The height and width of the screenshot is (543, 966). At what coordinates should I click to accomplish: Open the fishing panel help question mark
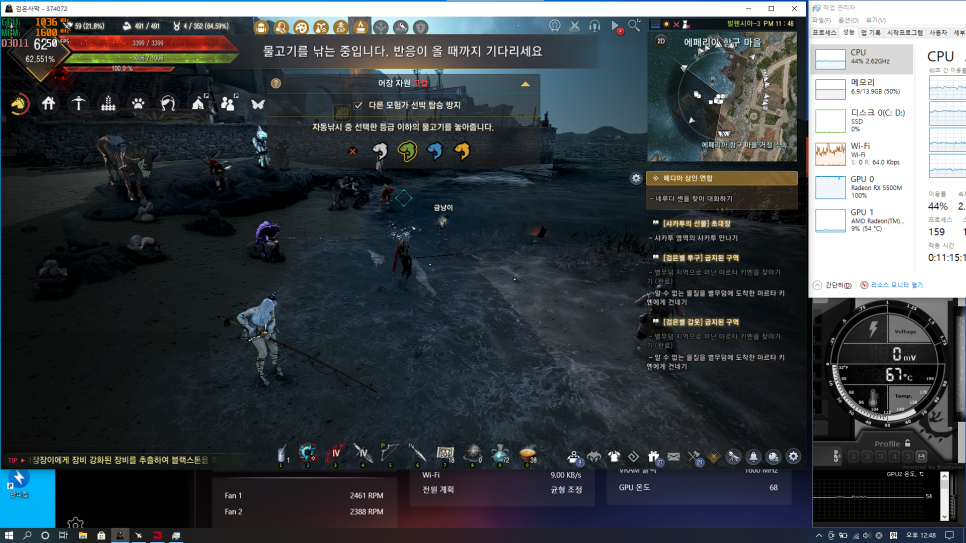[x=276, y=85]
